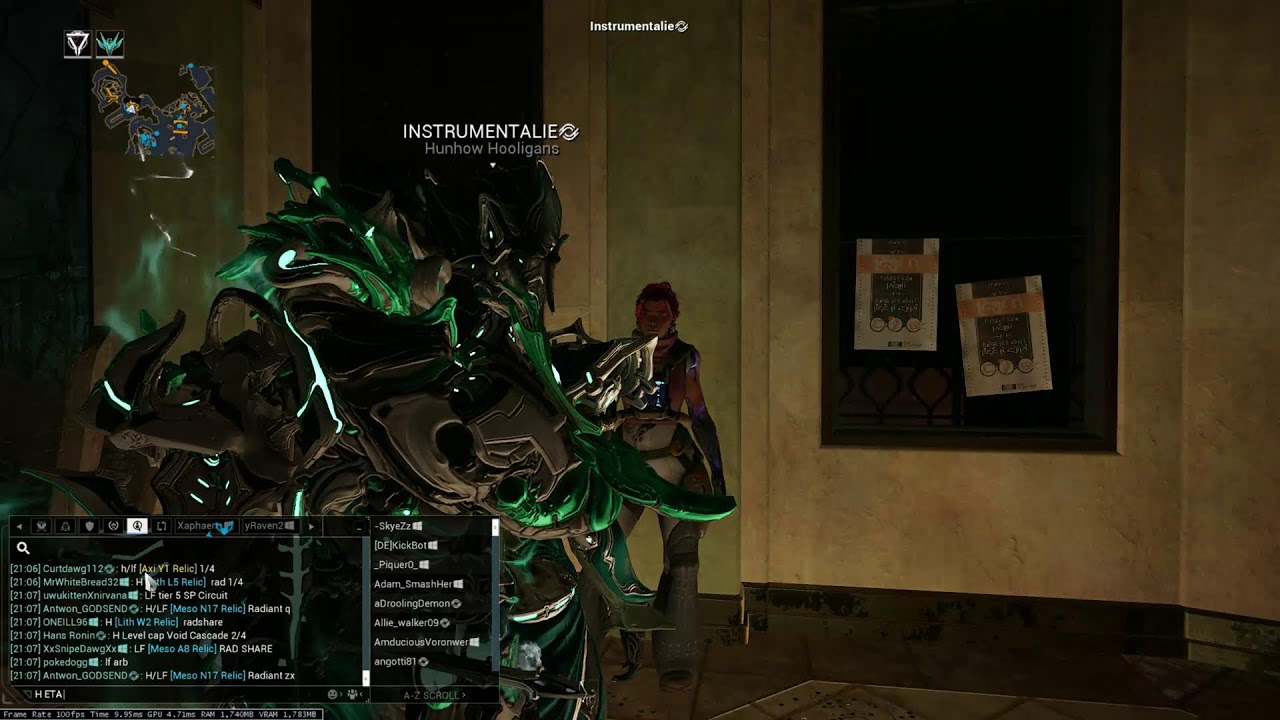The height and width of the screenshot is (720, 1280).
Task: Select the bell-shaped Alliance chat tab
Action: (x=64, y=525)
